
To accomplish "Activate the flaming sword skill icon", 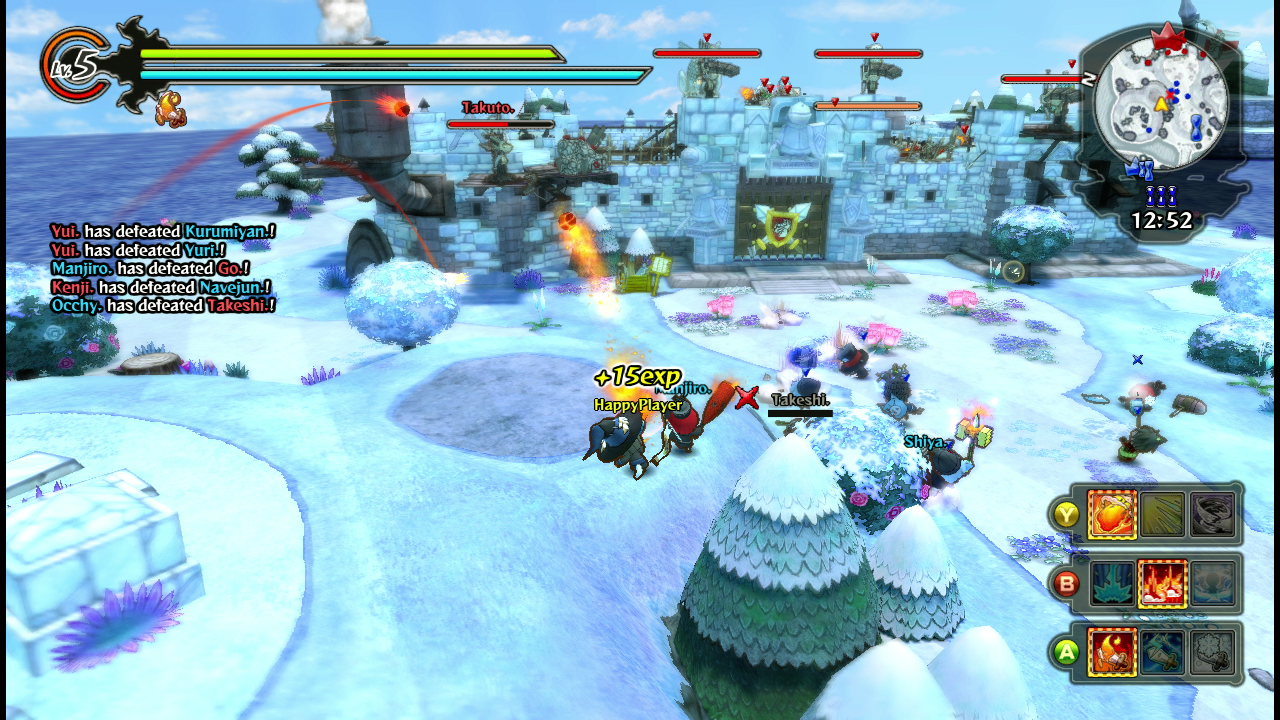I will pos(1112,652).
